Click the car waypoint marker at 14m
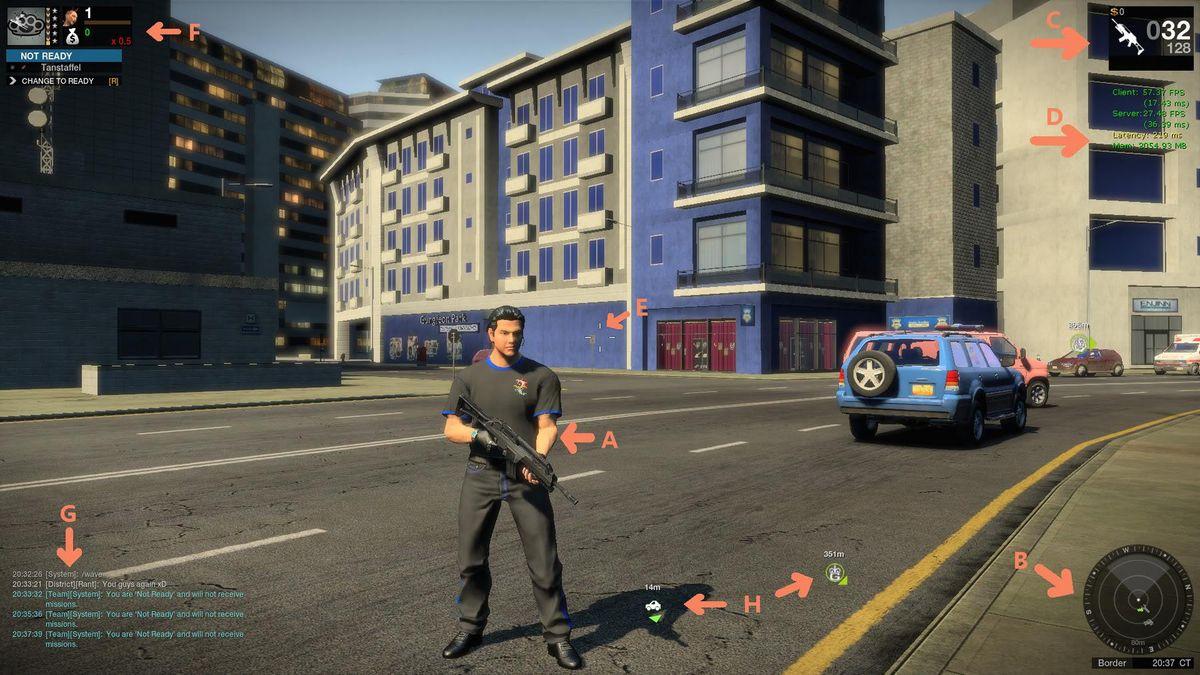Image resolution: width=1200 pixels, height=675 pixels. (653, 605)
